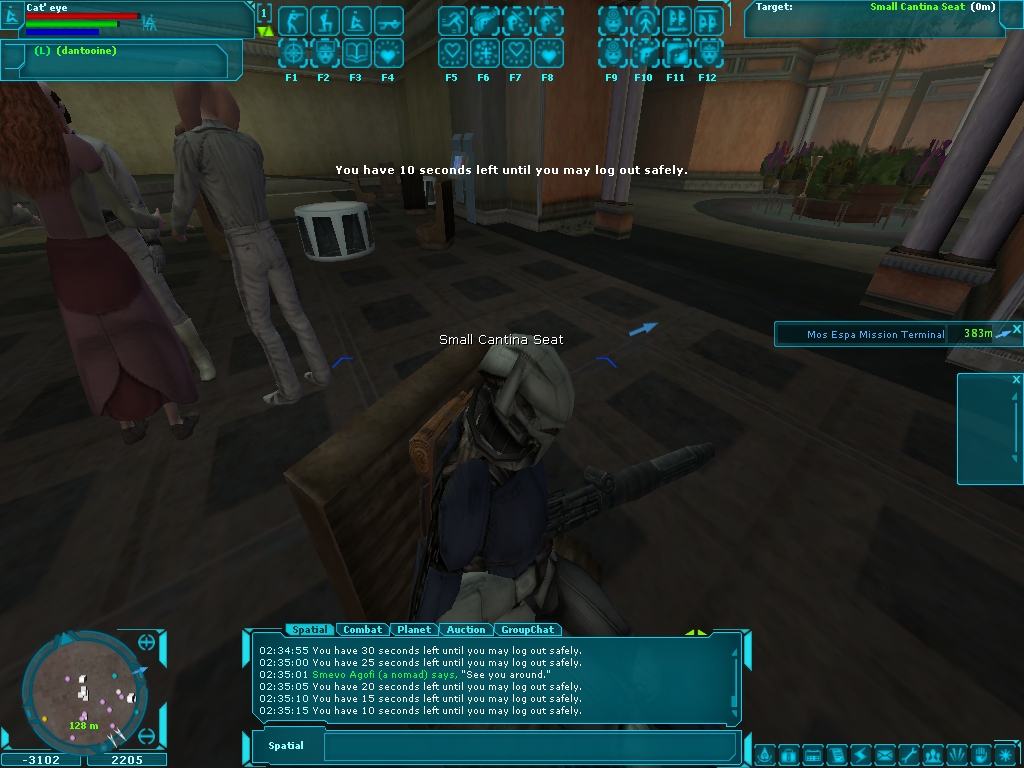
Task: Select the Auction chat tab
Action: pos(466,630)
